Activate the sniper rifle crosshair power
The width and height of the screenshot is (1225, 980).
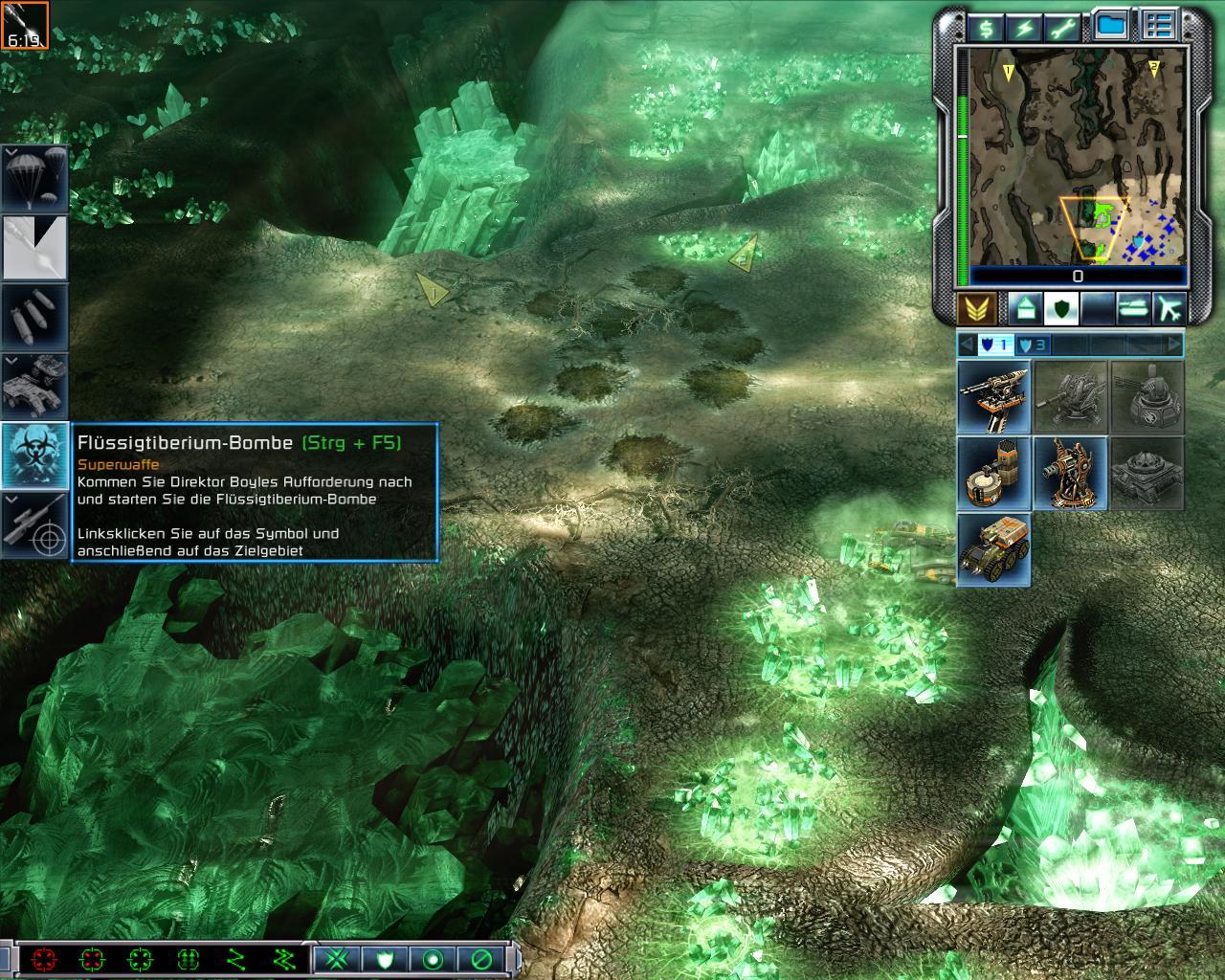[34, 523]
